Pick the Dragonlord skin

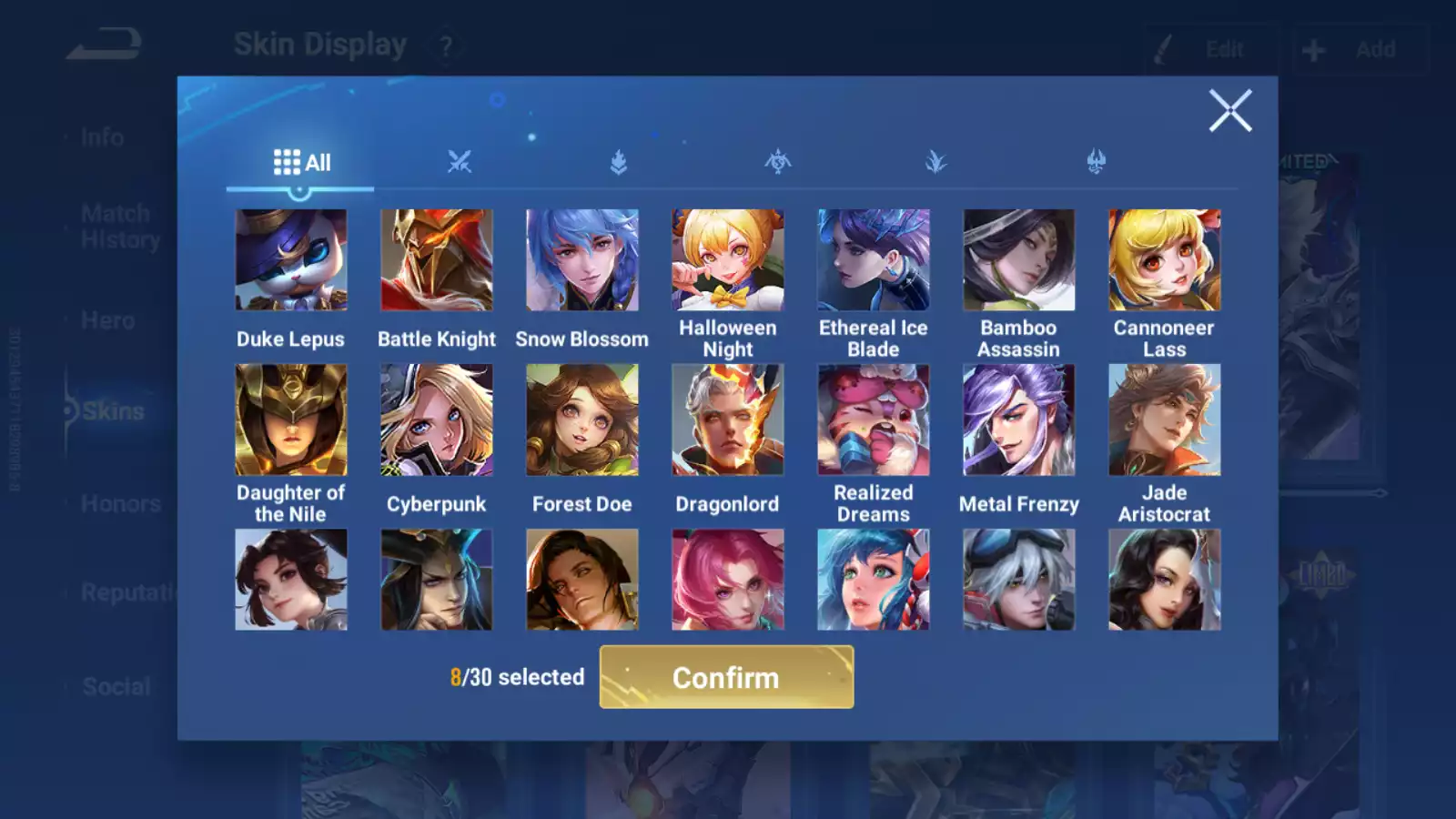[727, 420]
